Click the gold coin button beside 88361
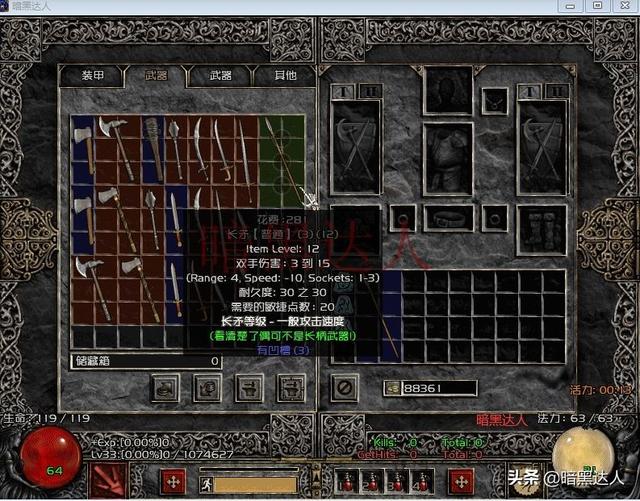640x501 pixels. 392,387
